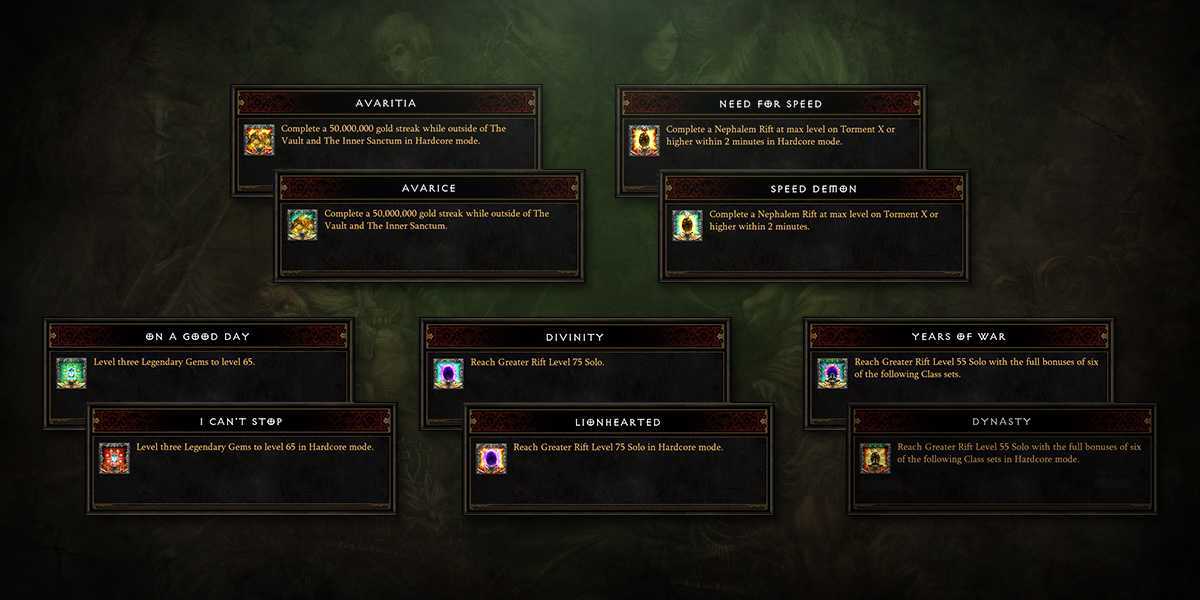Click the Avarice gold pile icon
The width and height of the screenshot is (1200, 600).
302,225
